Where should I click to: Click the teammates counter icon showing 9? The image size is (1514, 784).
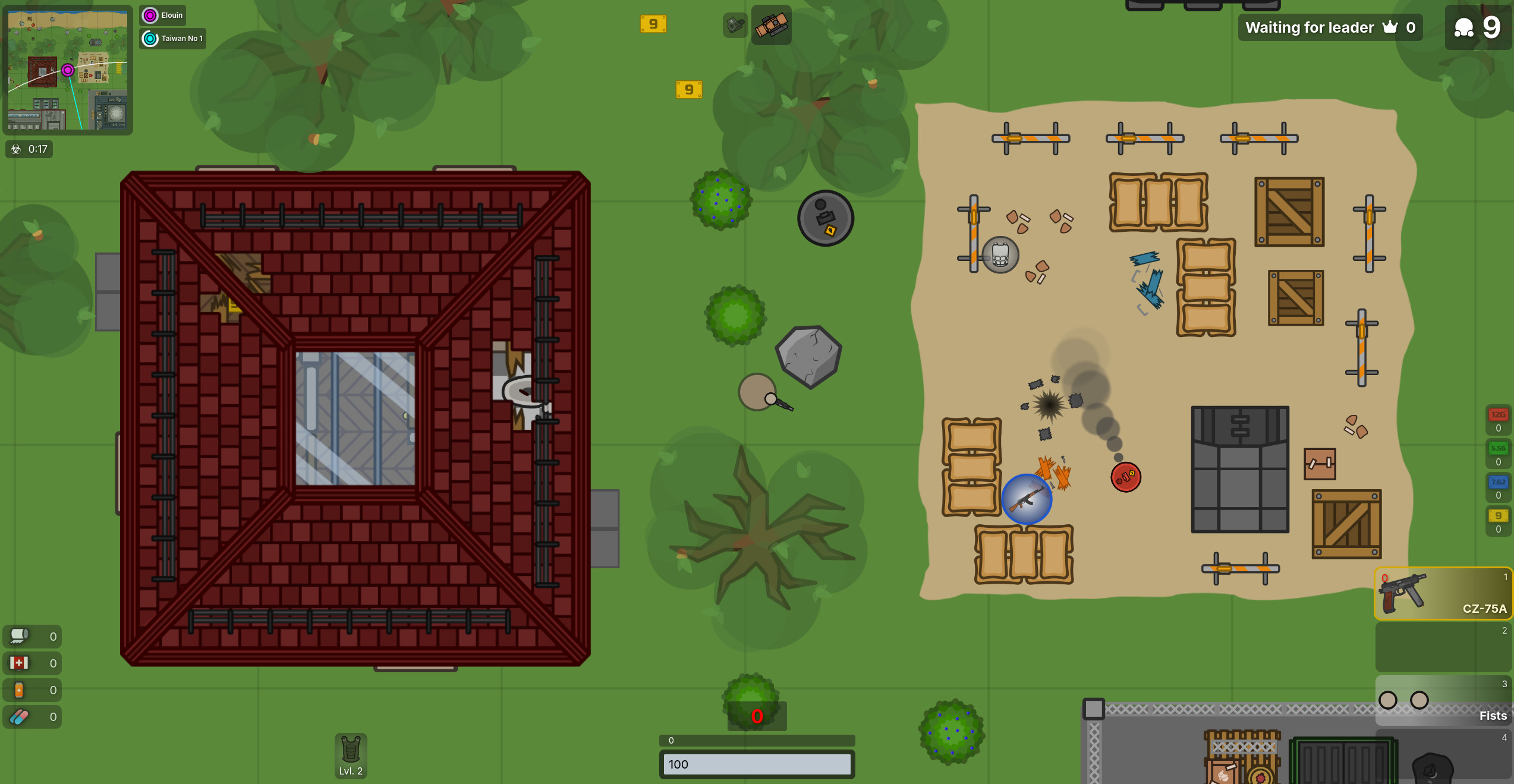coord(1465,27)
